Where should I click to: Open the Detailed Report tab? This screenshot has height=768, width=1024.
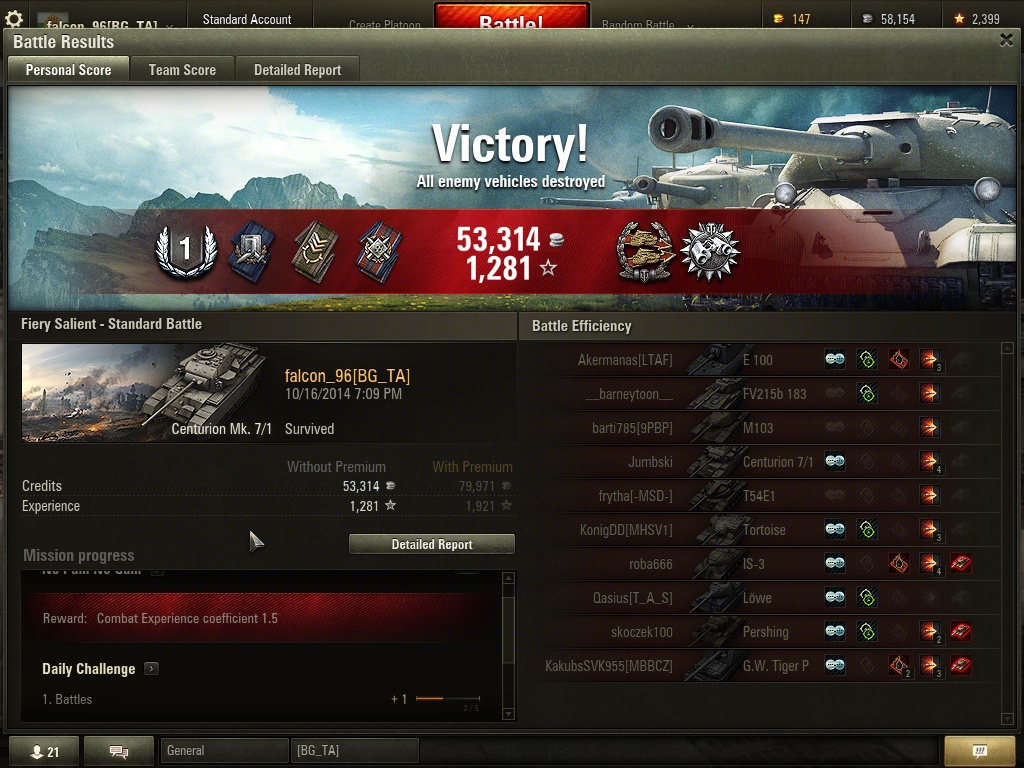click(x=297, y=70)
